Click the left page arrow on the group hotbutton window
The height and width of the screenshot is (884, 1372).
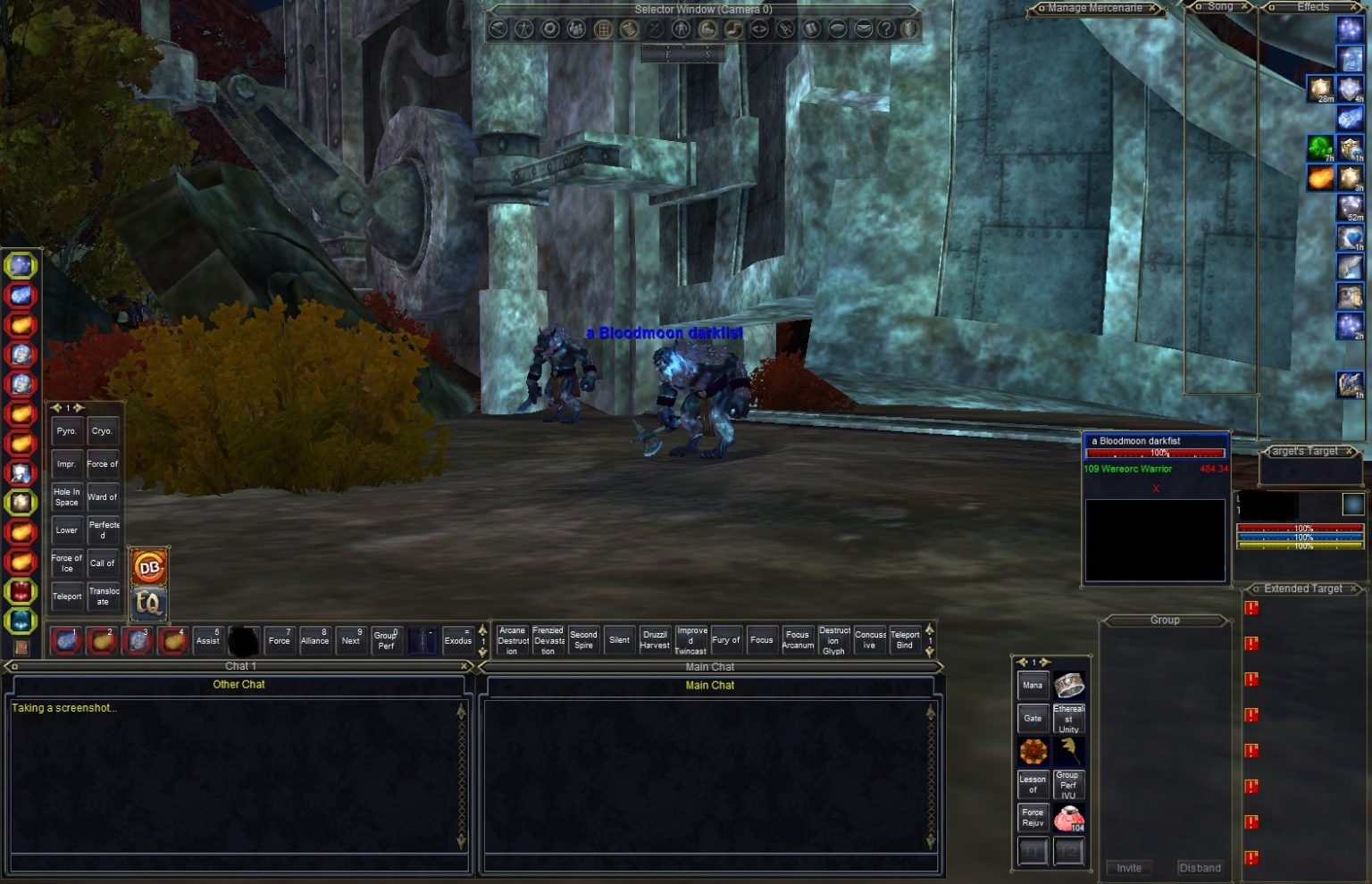coord(1022,661)
